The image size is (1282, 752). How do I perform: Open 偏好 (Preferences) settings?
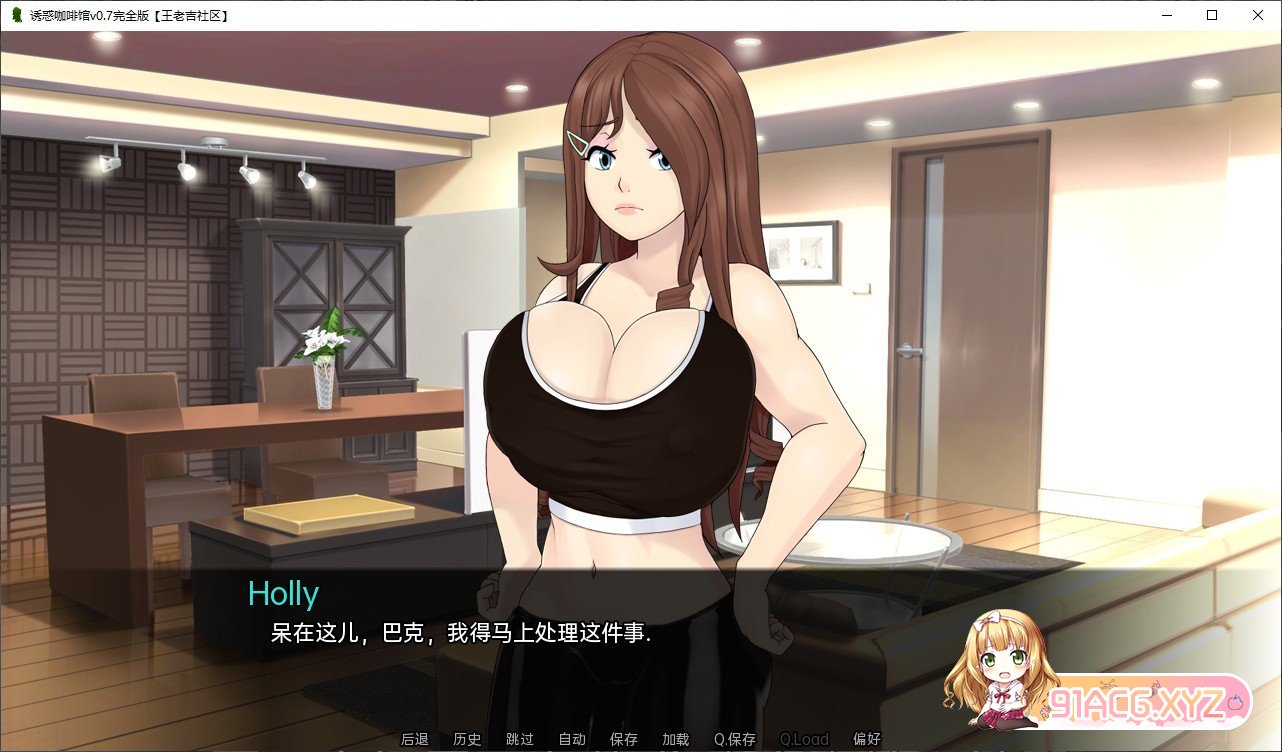click(x=867, y=740)
